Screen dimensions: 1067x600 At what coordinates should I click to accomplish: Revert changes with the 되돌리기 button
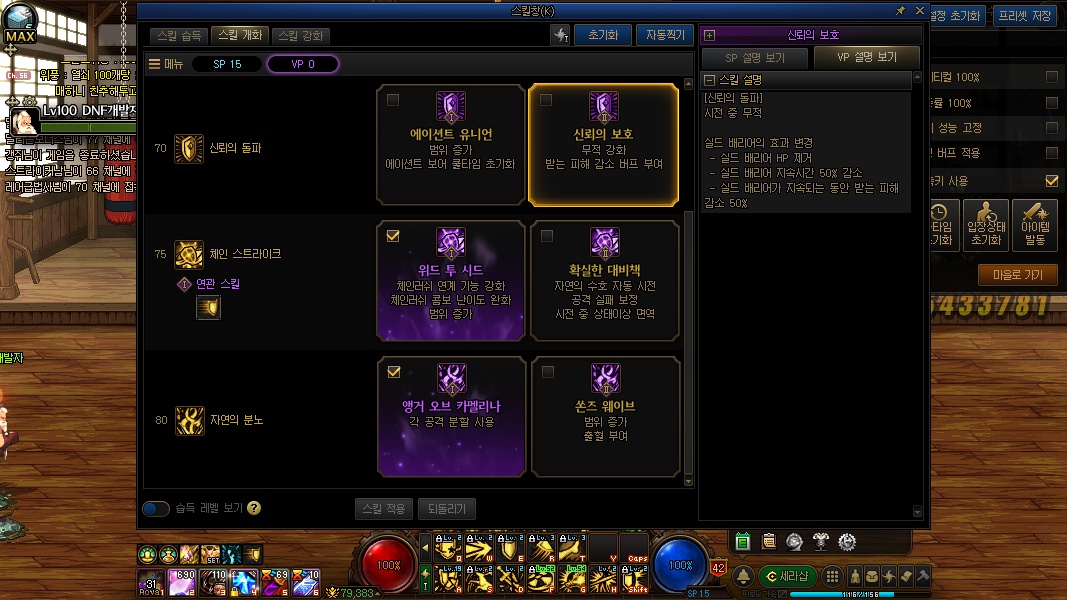tap(447, 509)
